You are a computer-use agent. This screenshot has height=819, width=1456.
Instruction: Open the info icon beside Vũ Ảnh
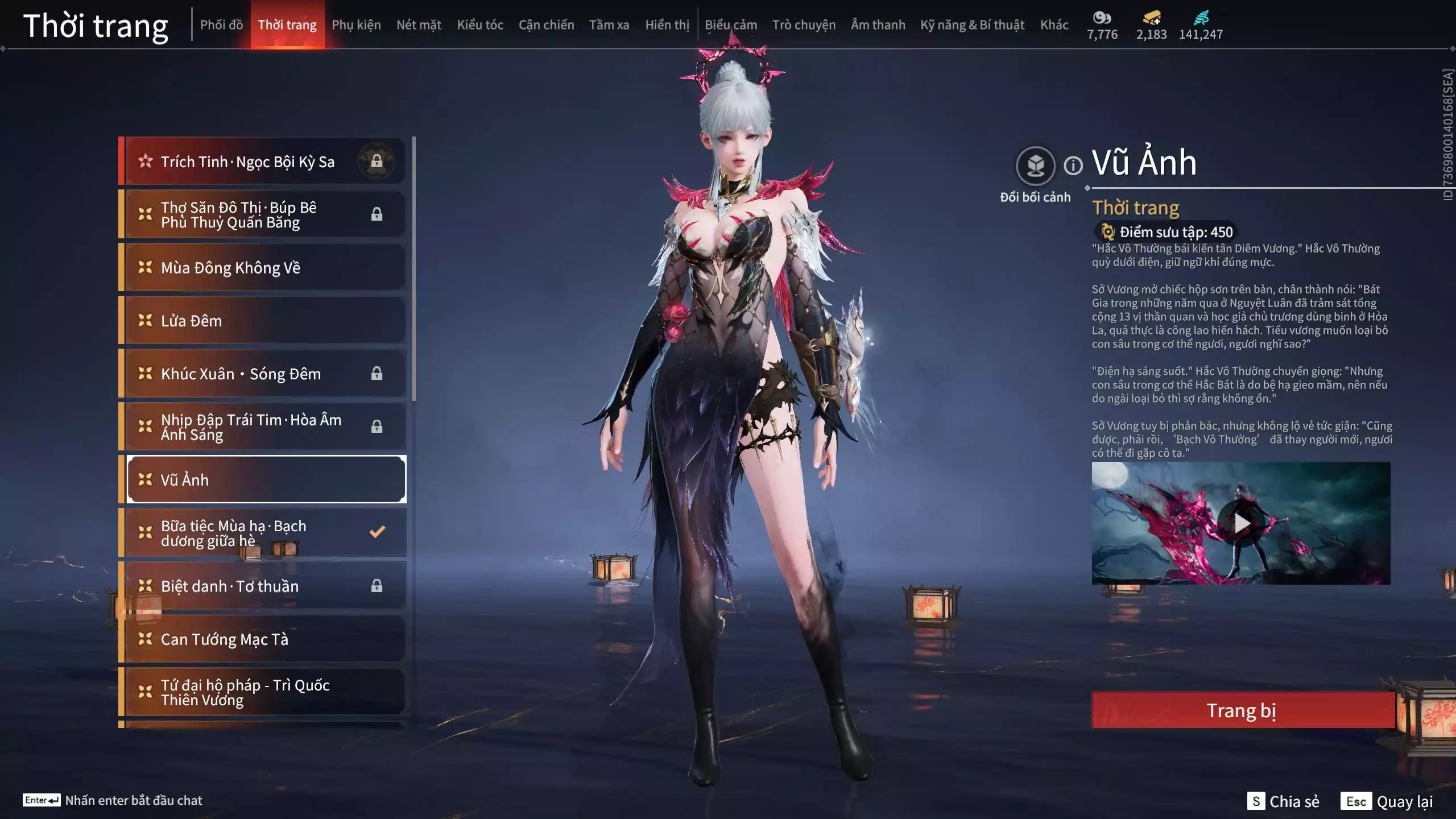[1073, 166]
